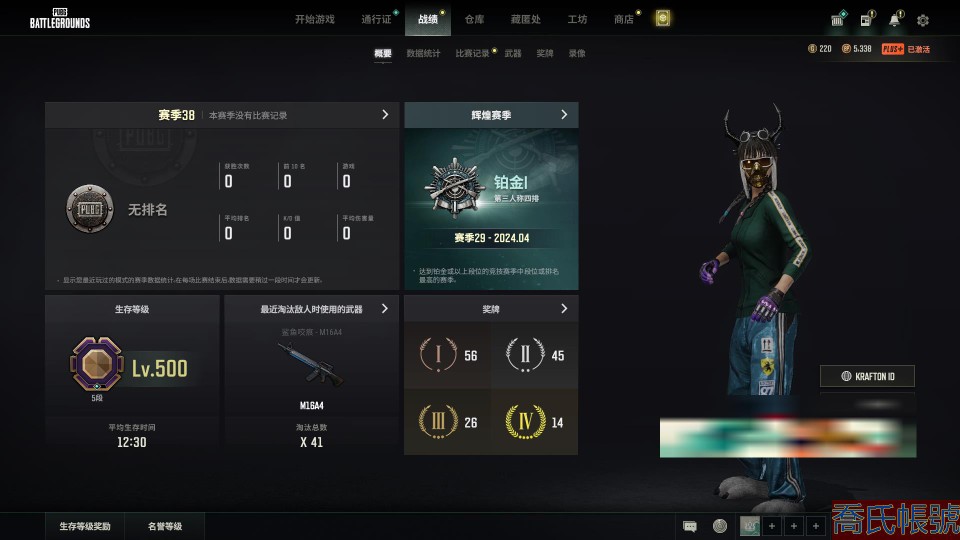Select the 工坊 (Workshop) menu
The image size is (960, 540).
[577, 19]
